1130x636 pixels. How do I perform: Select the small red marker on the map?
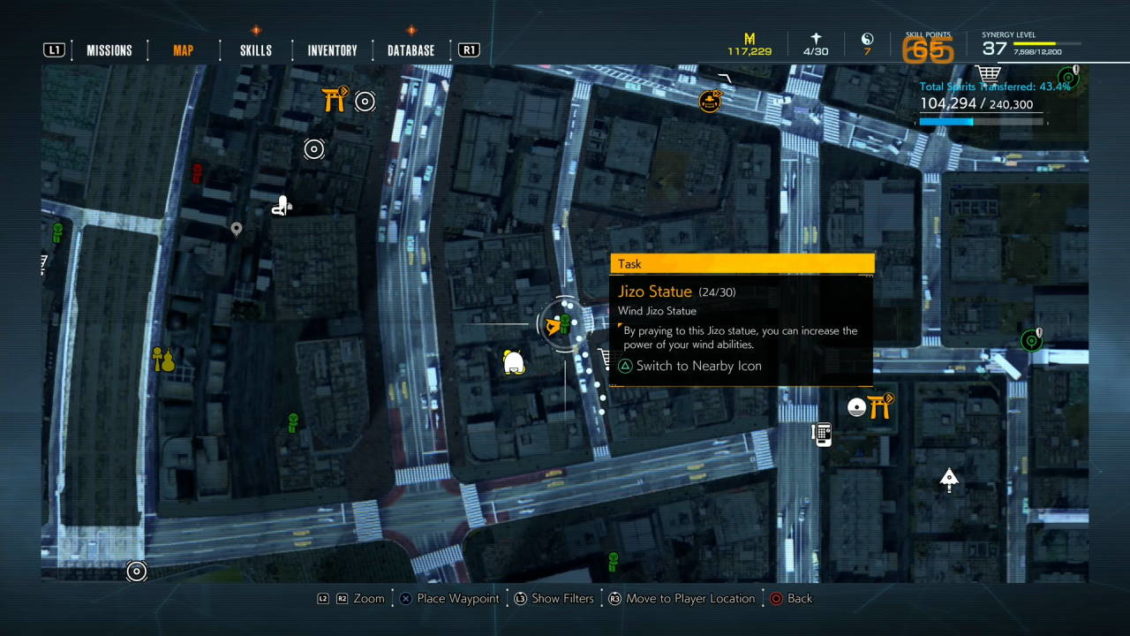(x=196, y=172)
